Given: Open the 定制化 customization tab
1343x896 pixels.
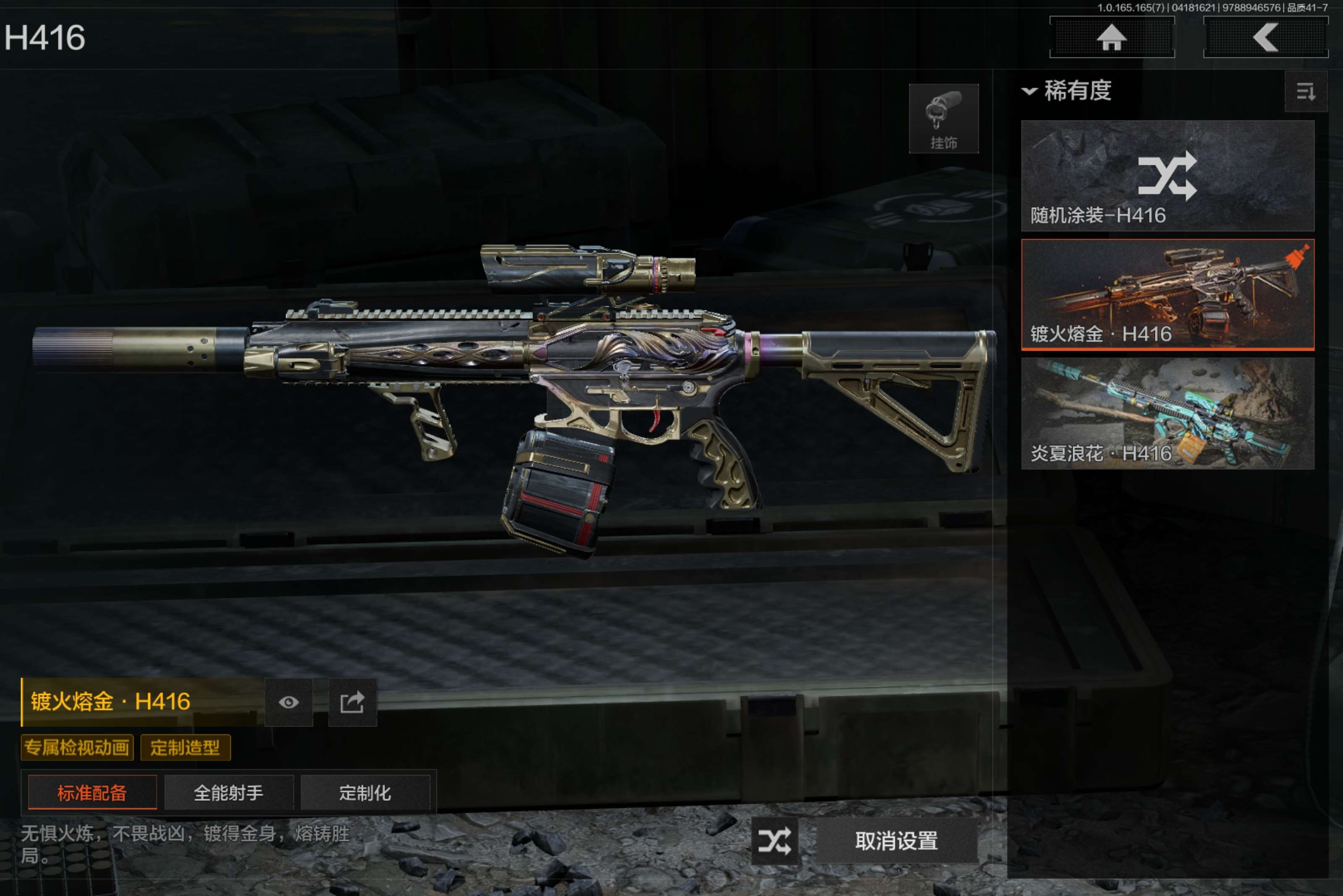Looking at the screenshot, I should point(365,792).
